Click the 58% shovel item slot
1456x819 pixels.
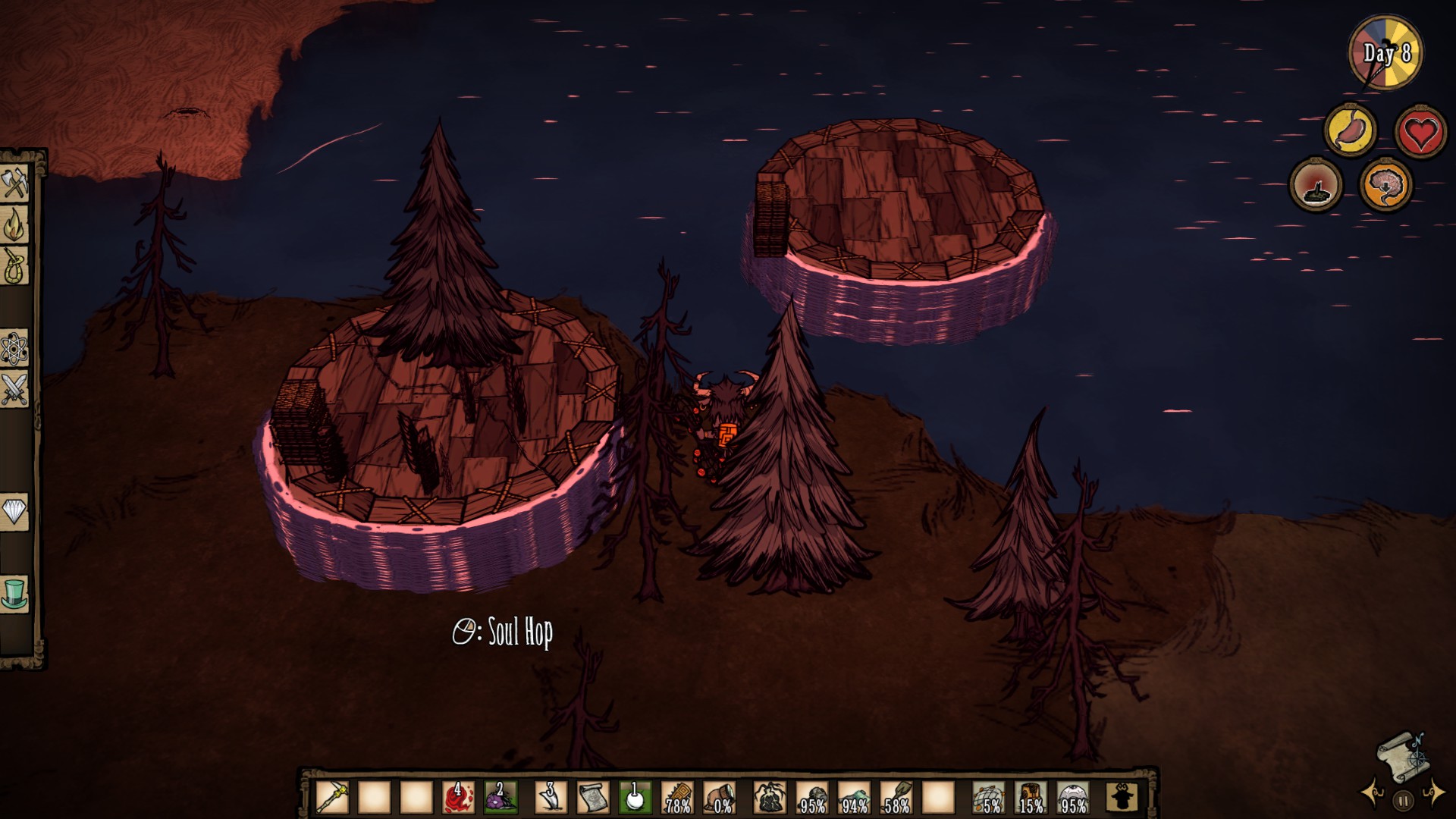[x=896, y=797]
